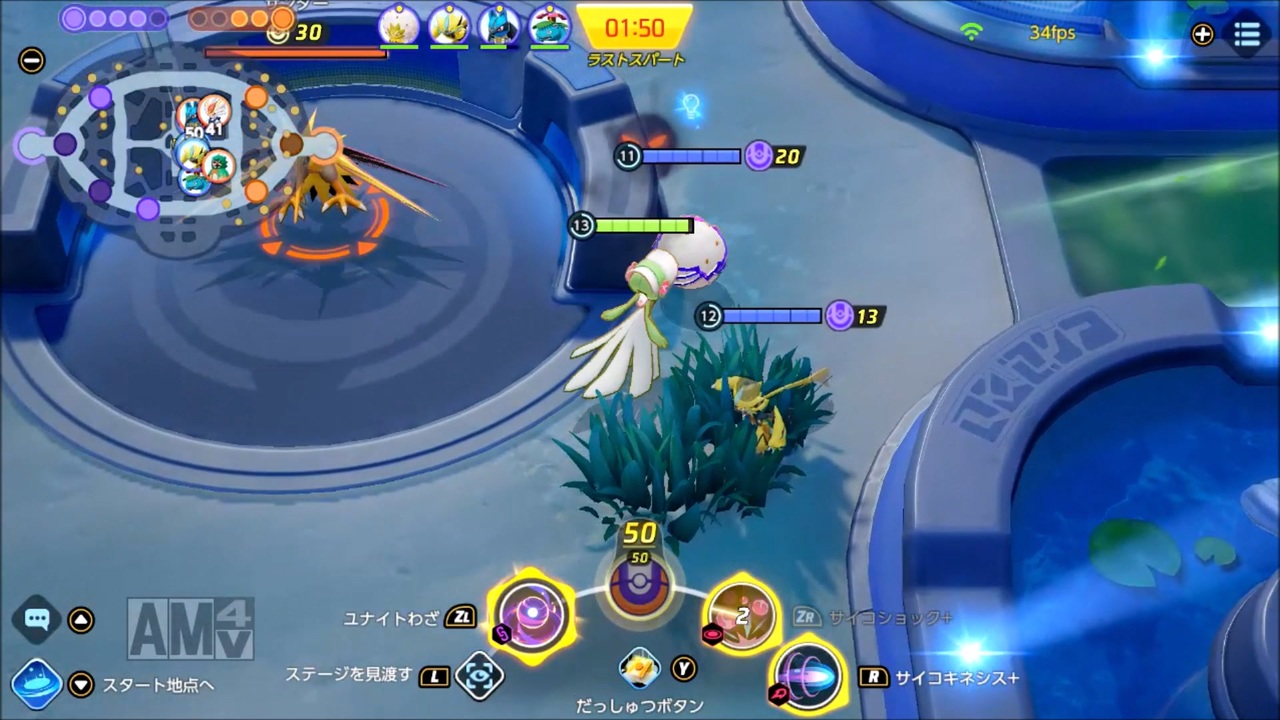Viewport: 1280px width, 720px height.
Task: Open the scoreboard hamburger menu top right
Action: pyautogui.click(x=1247, y=34)
